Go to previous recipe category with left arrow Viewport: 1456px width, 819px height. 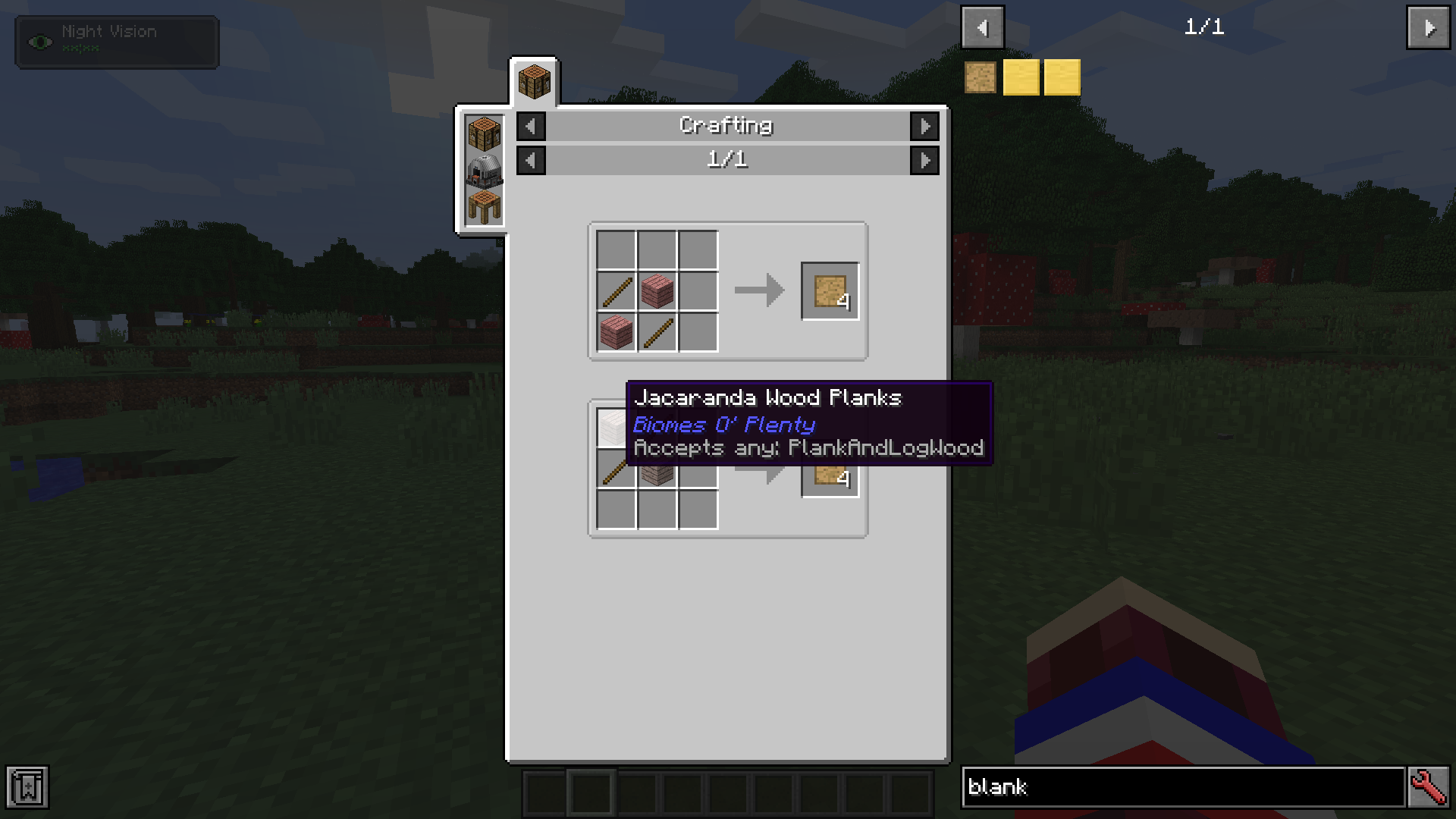click(x=530, y=127)
